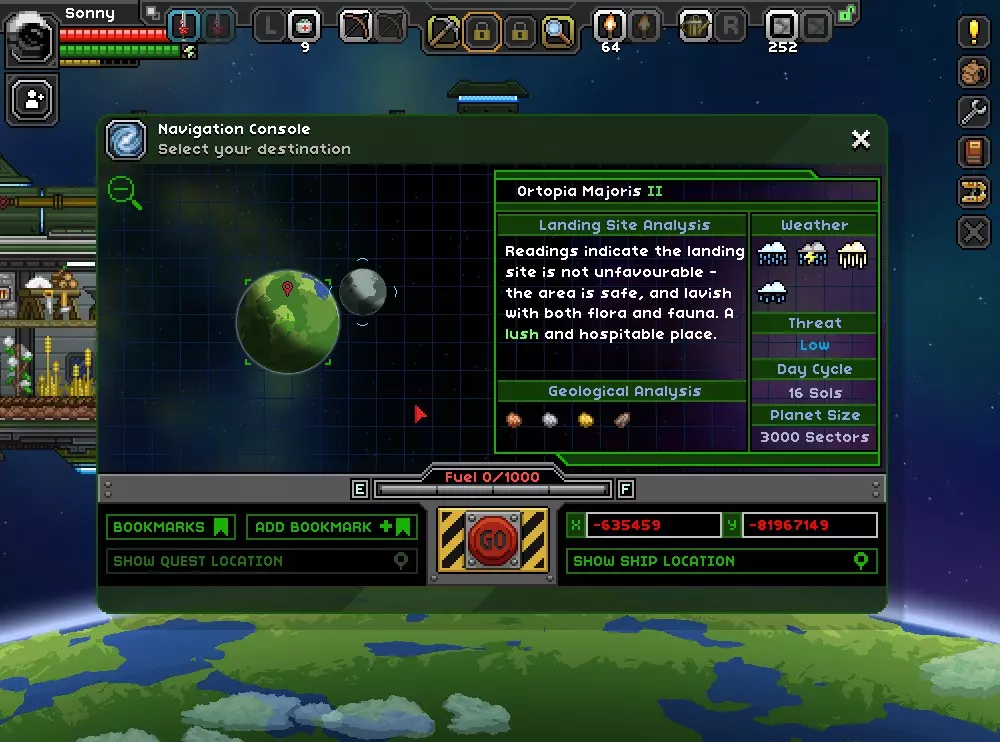Add a bookmark for this planet
The image size is (1000, 742).
click(332, 527)
